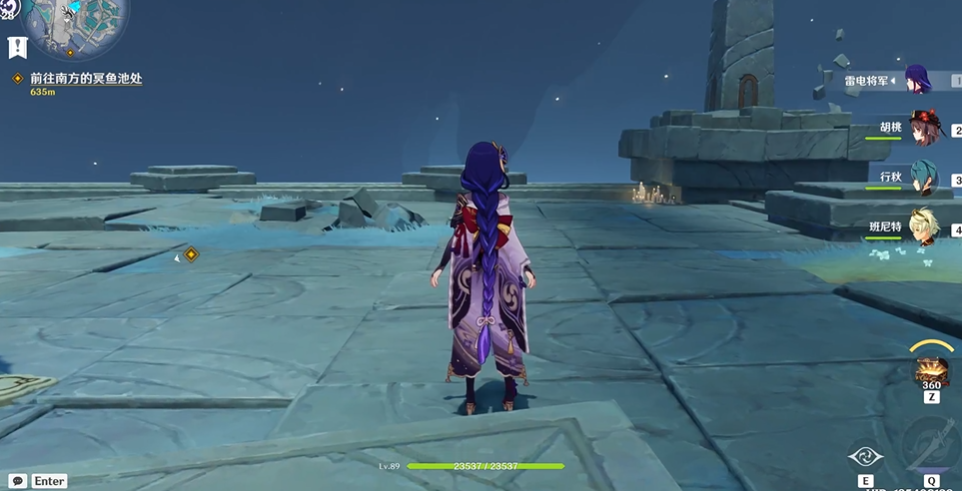962x491 pixels.
Task: Switch to party member 行秋
Action: pos(923,178)
